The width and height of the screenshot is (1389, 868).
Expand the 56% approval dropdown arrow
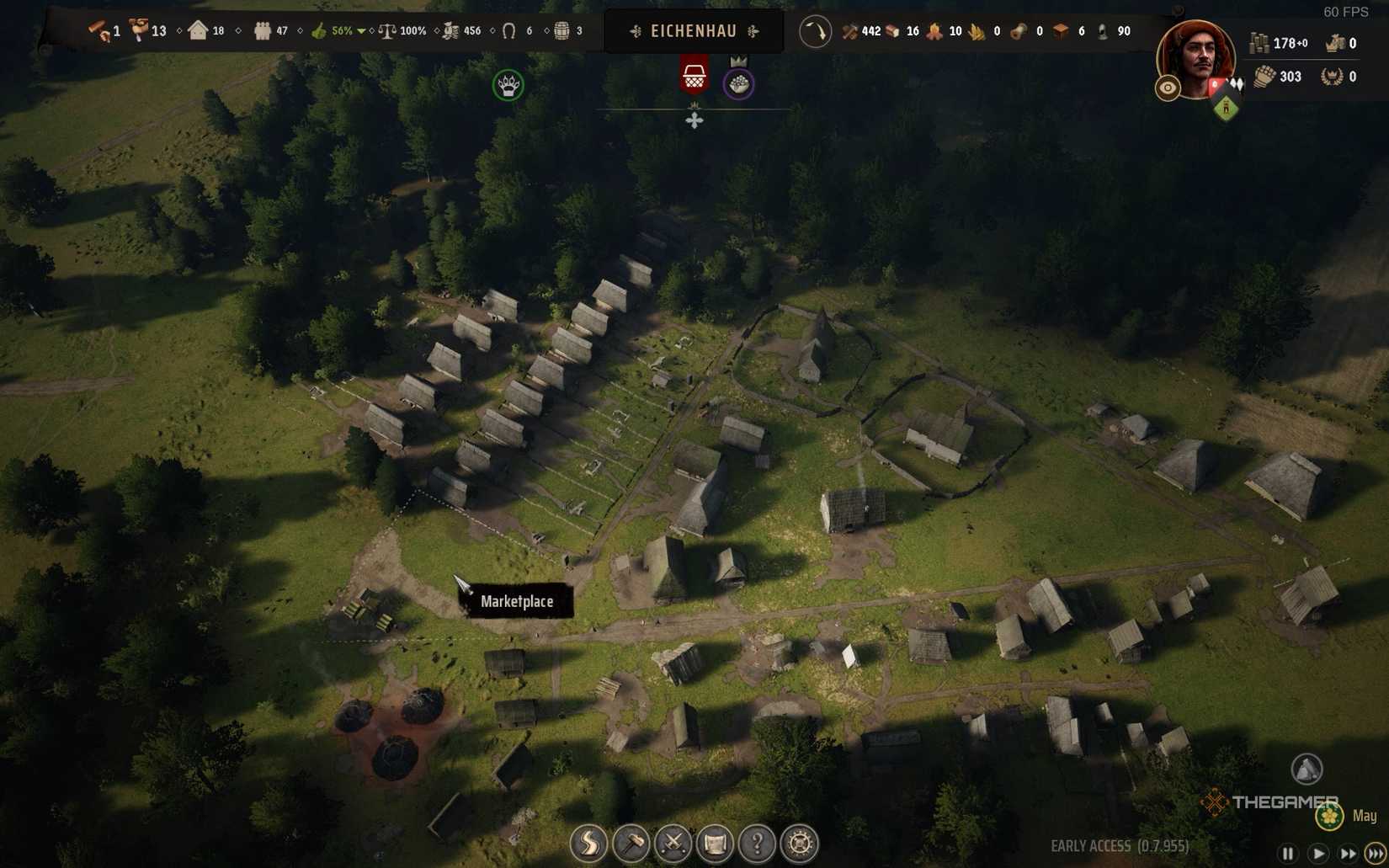click(362, 30)
